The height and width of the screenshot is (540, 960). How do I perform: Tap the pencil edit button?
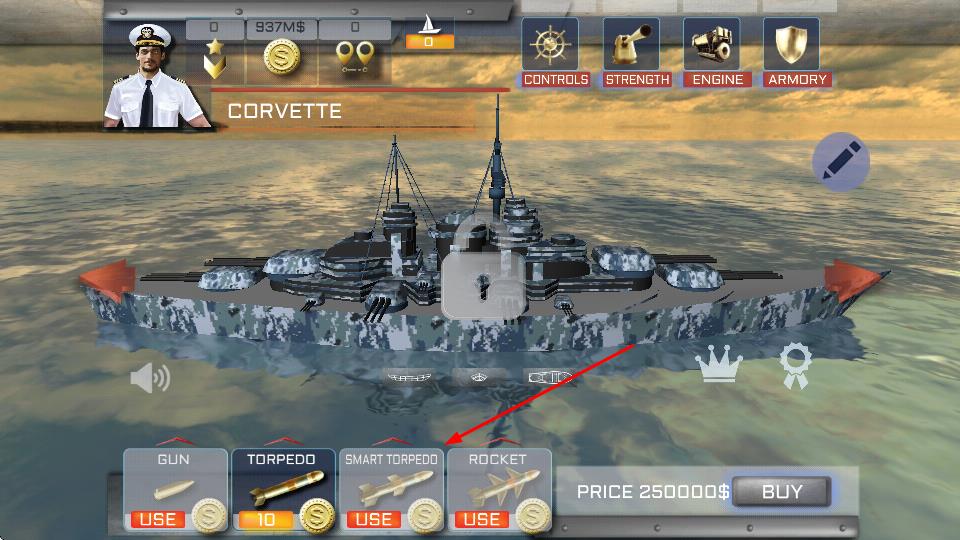tap(840, 161)
